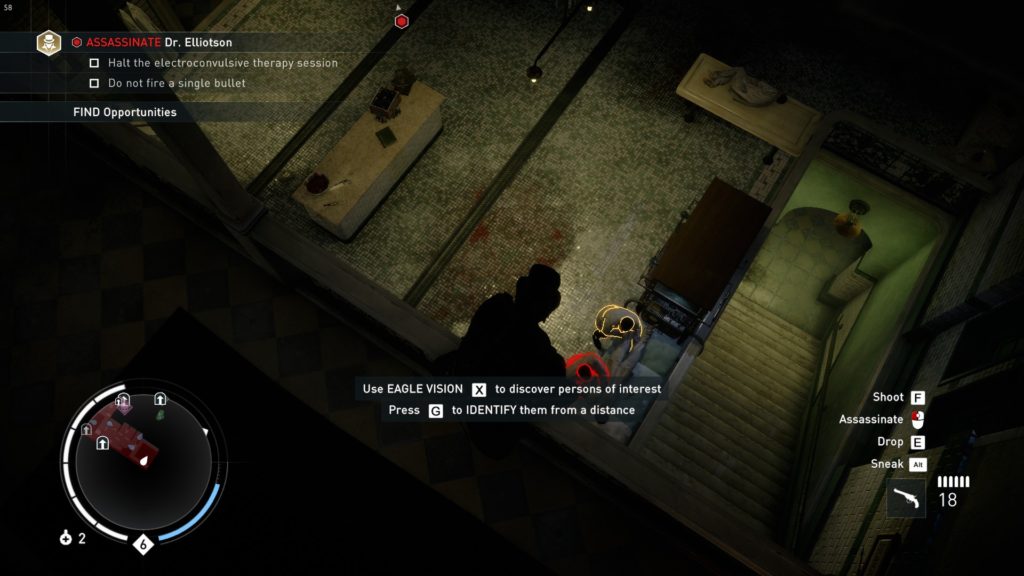Open the FIND Opportunities entry
Image resolution: width=1024 pixels, height=576 pixels.
(x=125, y=112)
